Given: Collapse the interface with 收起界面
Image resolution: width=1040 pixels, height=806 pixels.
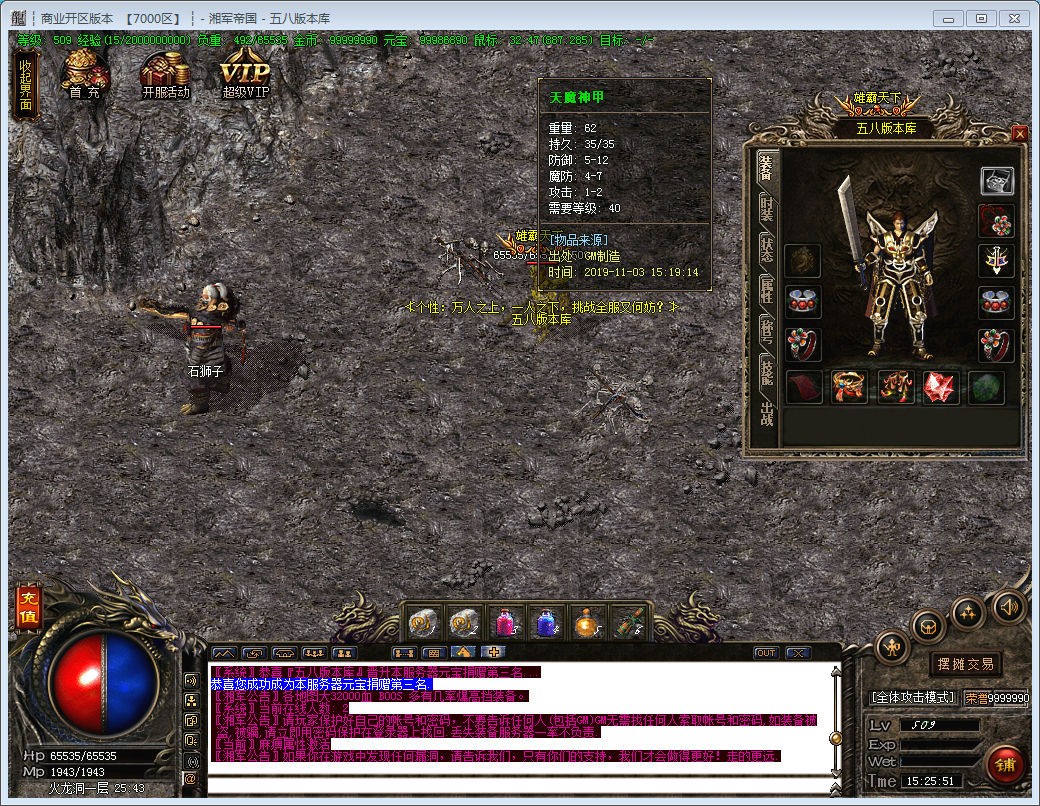Looking at the screenshot, I should point(26,86).
